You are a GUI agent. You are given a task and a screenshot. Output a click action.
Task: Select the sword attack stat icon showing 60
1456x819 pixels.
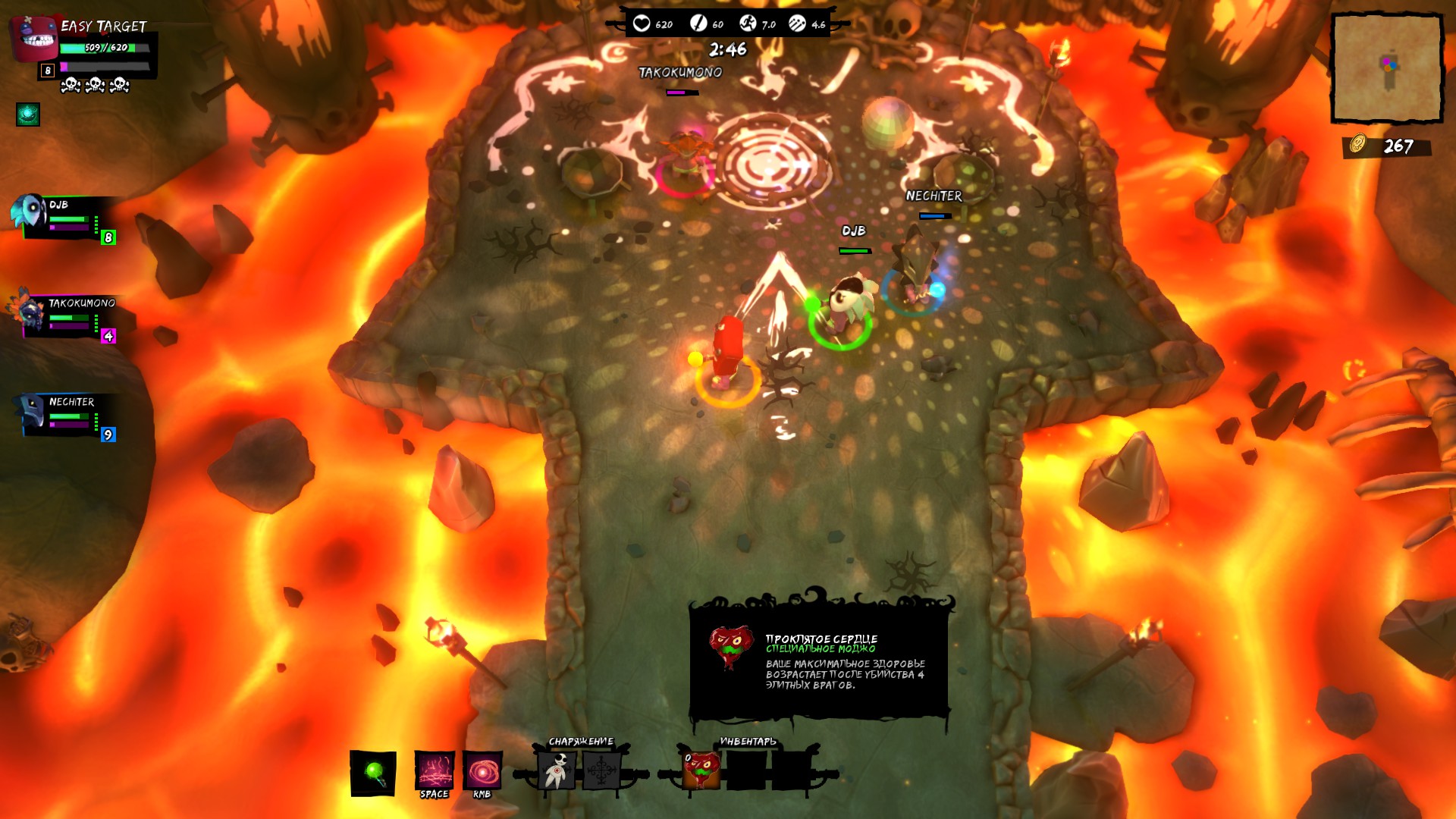pyautogui.click(x=699, y=23)
